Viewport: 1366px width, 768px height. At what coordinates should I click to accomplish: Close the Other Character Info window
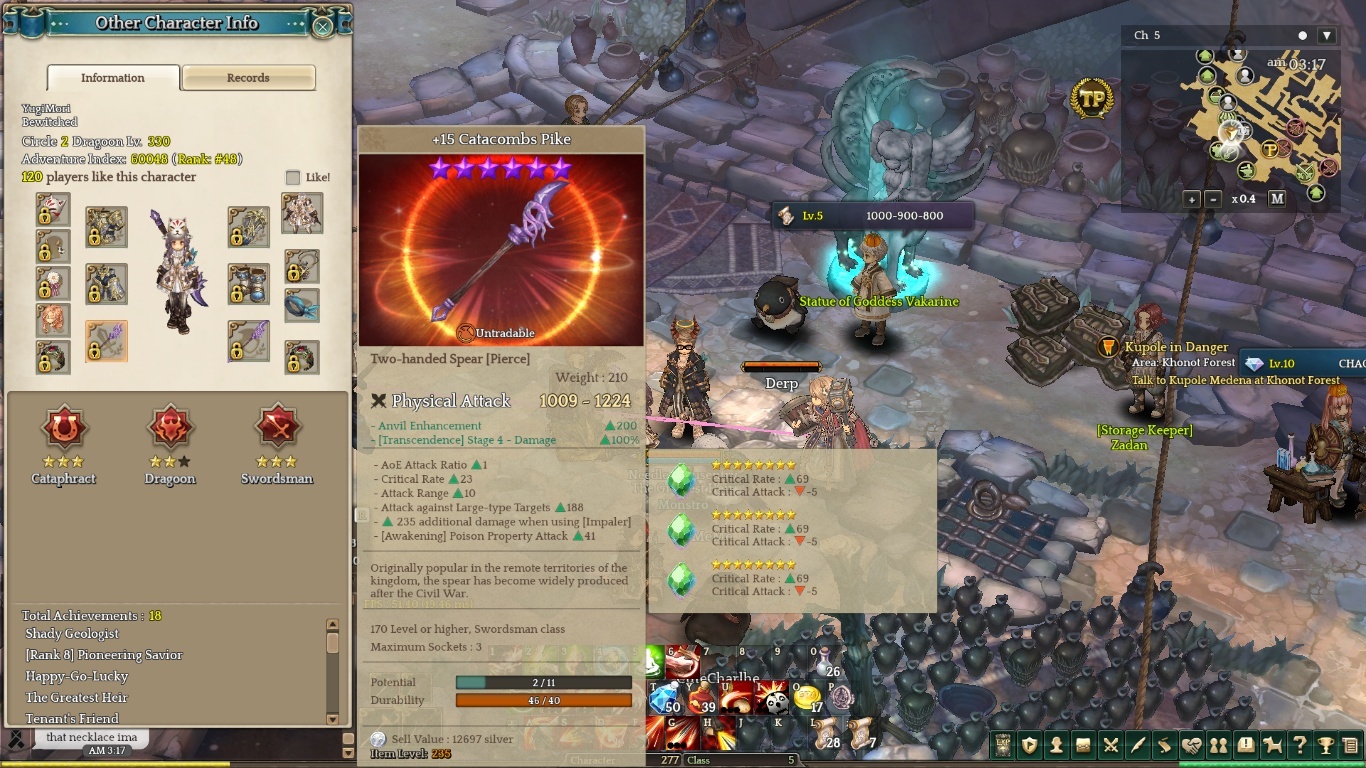pyautogui.click(x=322, y=26)
